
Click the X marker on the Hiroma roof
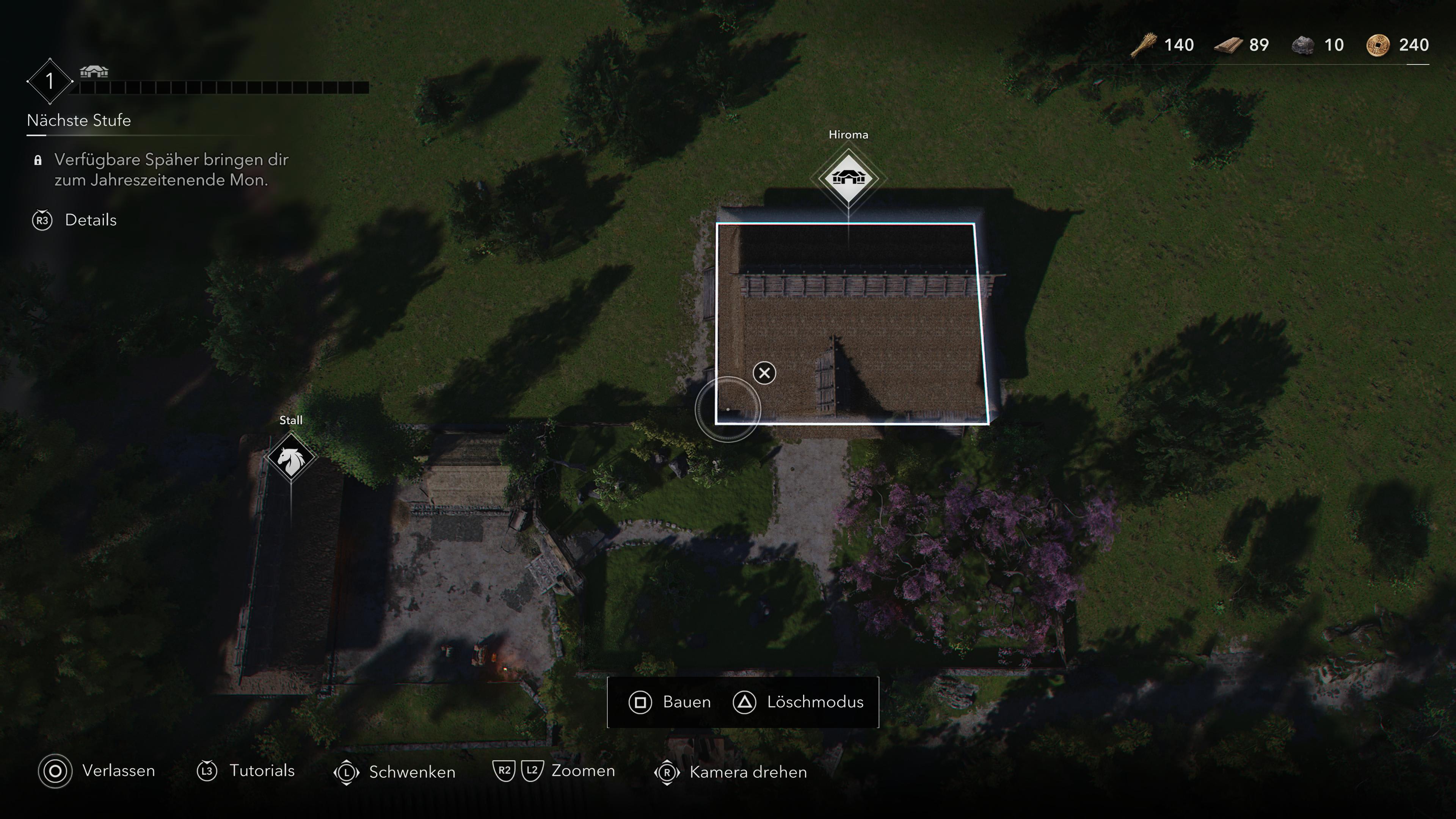point(764,373)
